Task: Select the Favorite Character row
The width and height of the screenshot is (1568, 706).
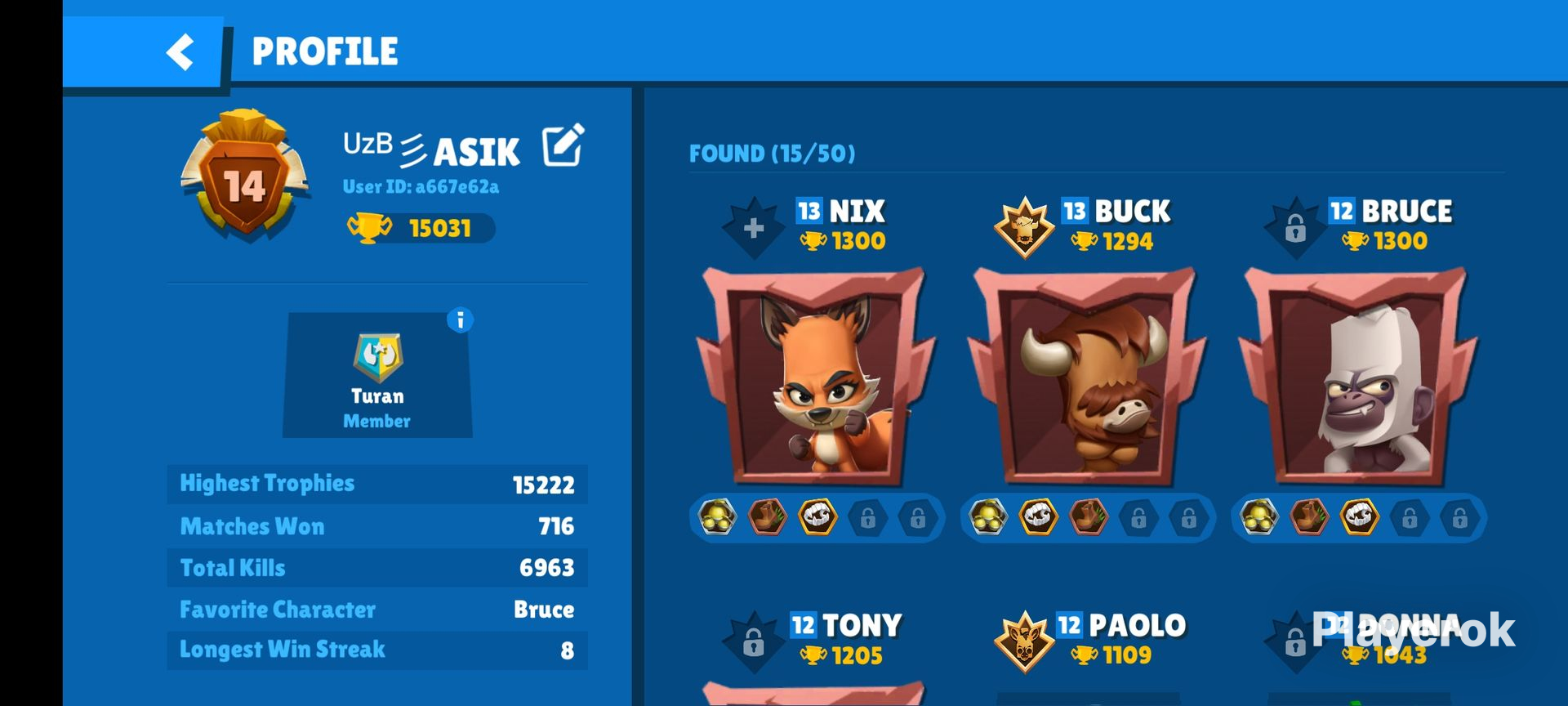Action: [x=377, y=609]
